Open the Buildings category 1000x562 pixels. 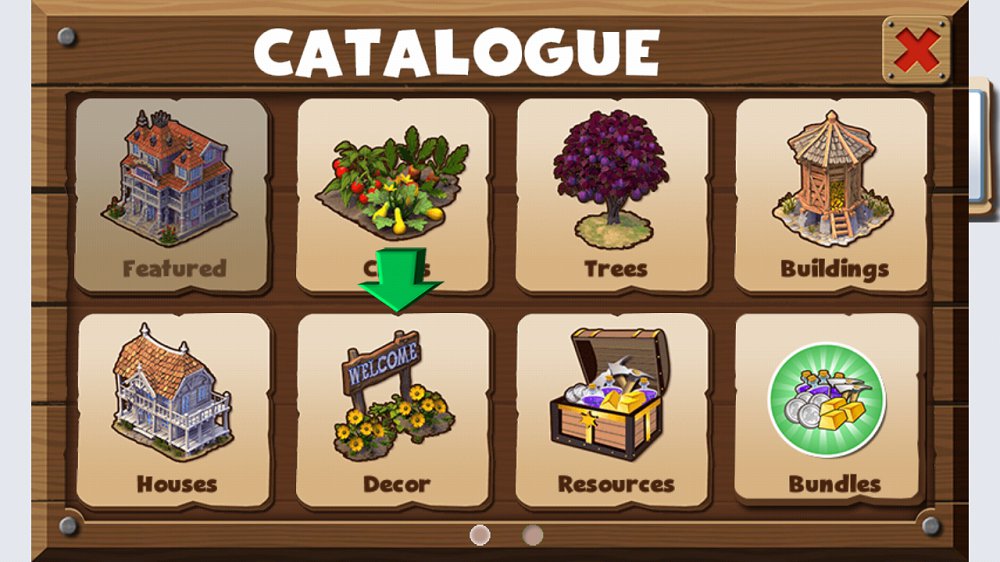(x=833, y=195)
